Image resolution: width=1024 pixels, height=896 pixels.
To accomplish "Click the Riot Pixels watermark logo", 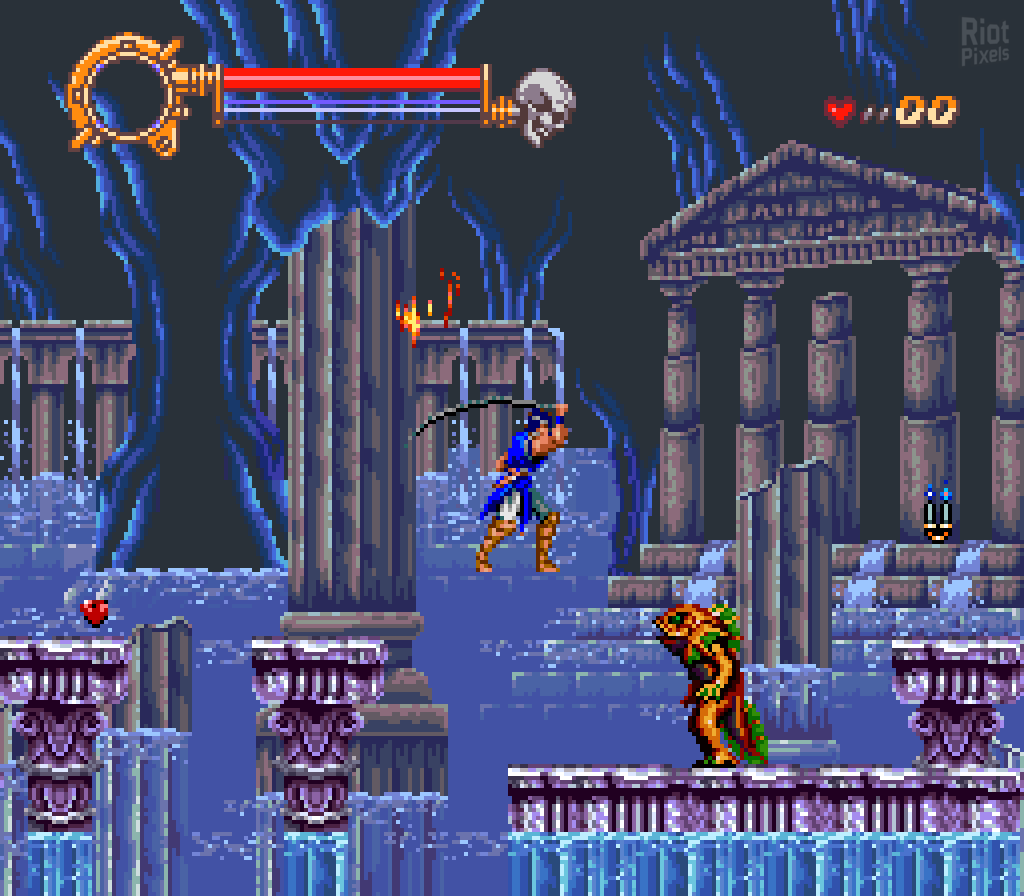I will [984, 42].
